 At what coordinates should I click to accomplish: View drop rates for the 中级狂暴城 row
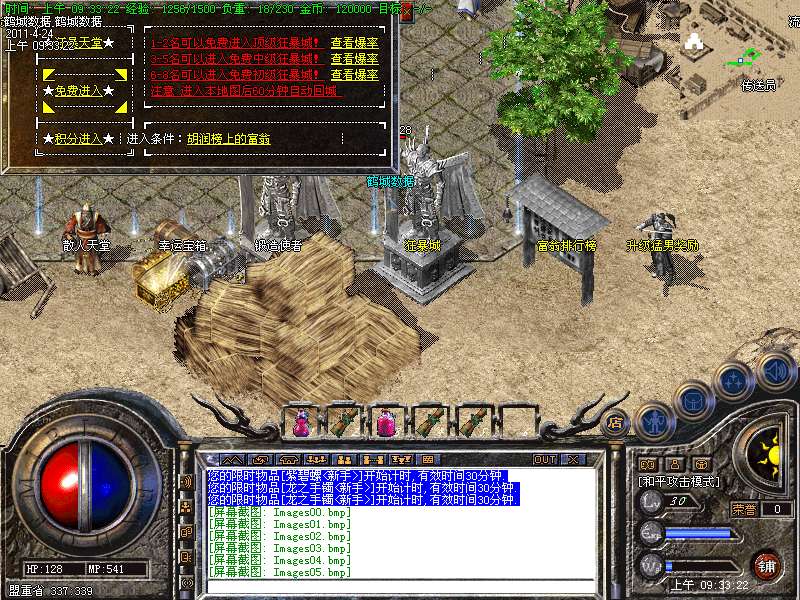tap(354, 59)
